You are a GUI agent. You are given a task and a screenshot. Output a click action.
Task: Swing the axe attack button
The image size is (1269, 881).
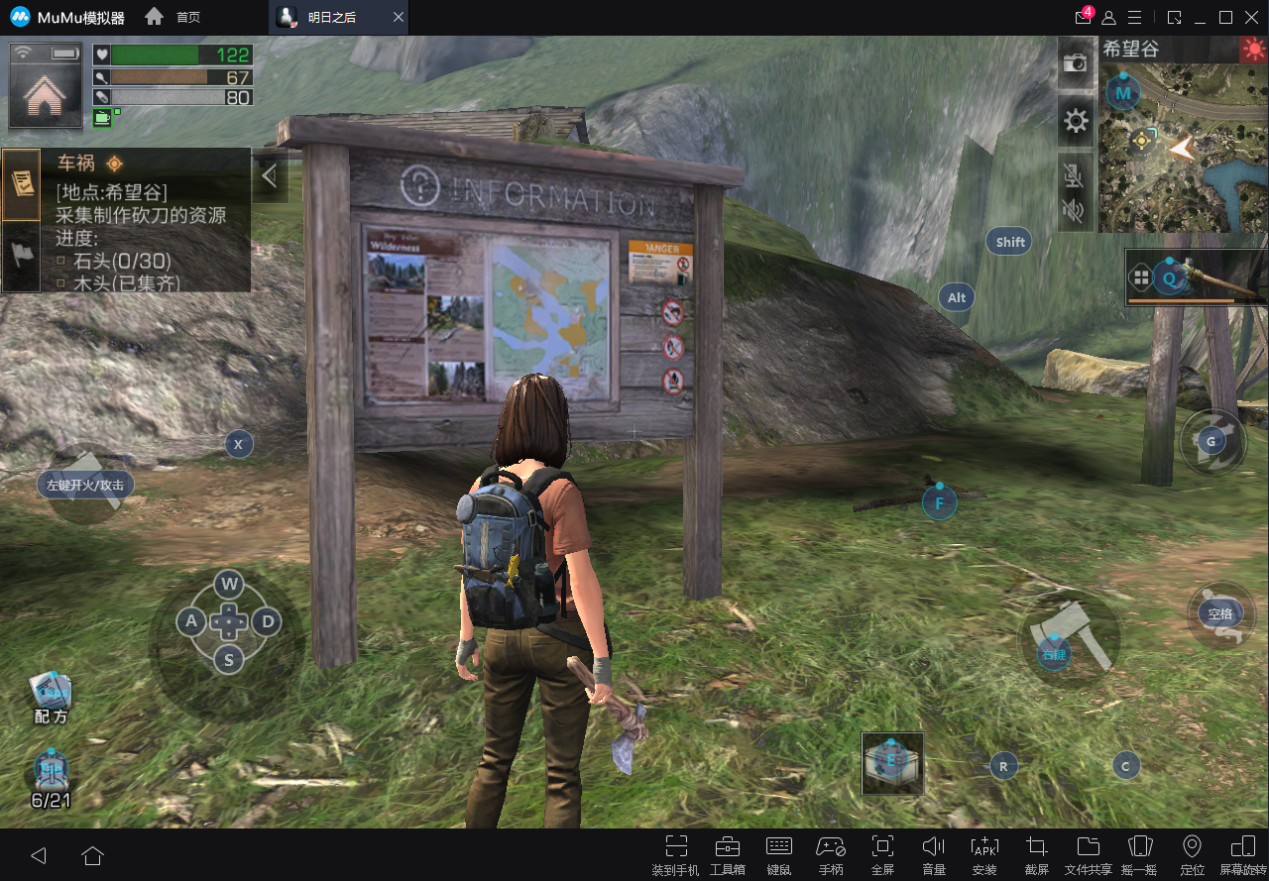(1069, 637)
